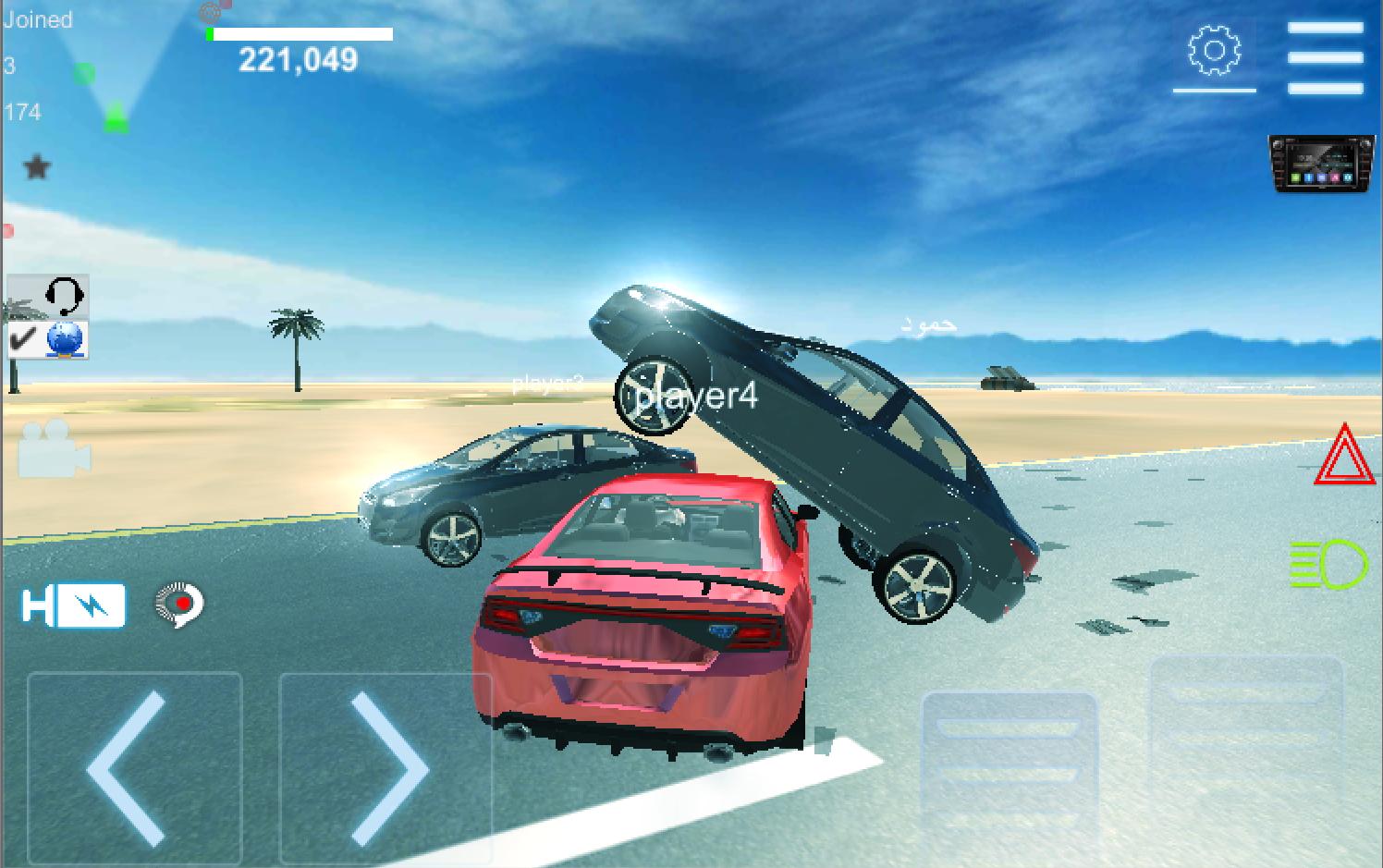Tap the red record gauge icon
The width and height of the screenshot is (1383, 868).
point(178,605)
